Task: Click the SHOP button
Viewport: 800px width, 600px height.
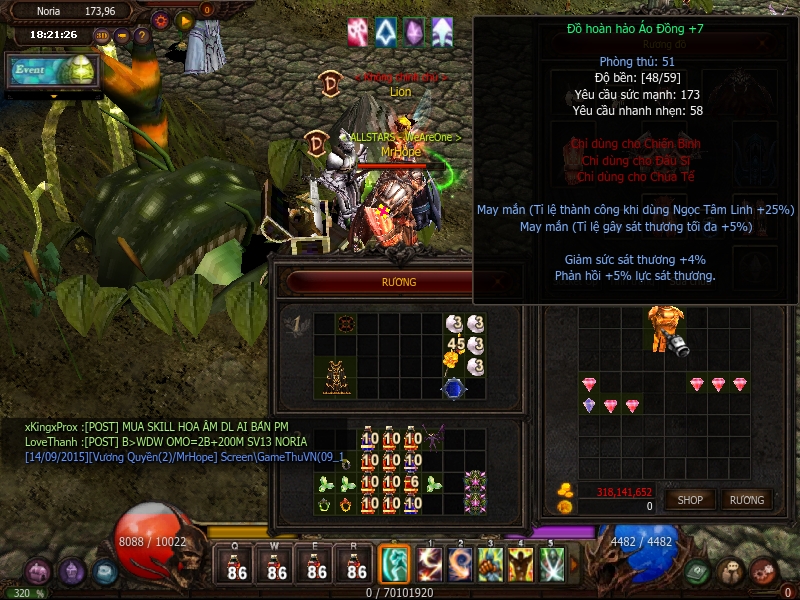Action: click(x=690, y=499)
